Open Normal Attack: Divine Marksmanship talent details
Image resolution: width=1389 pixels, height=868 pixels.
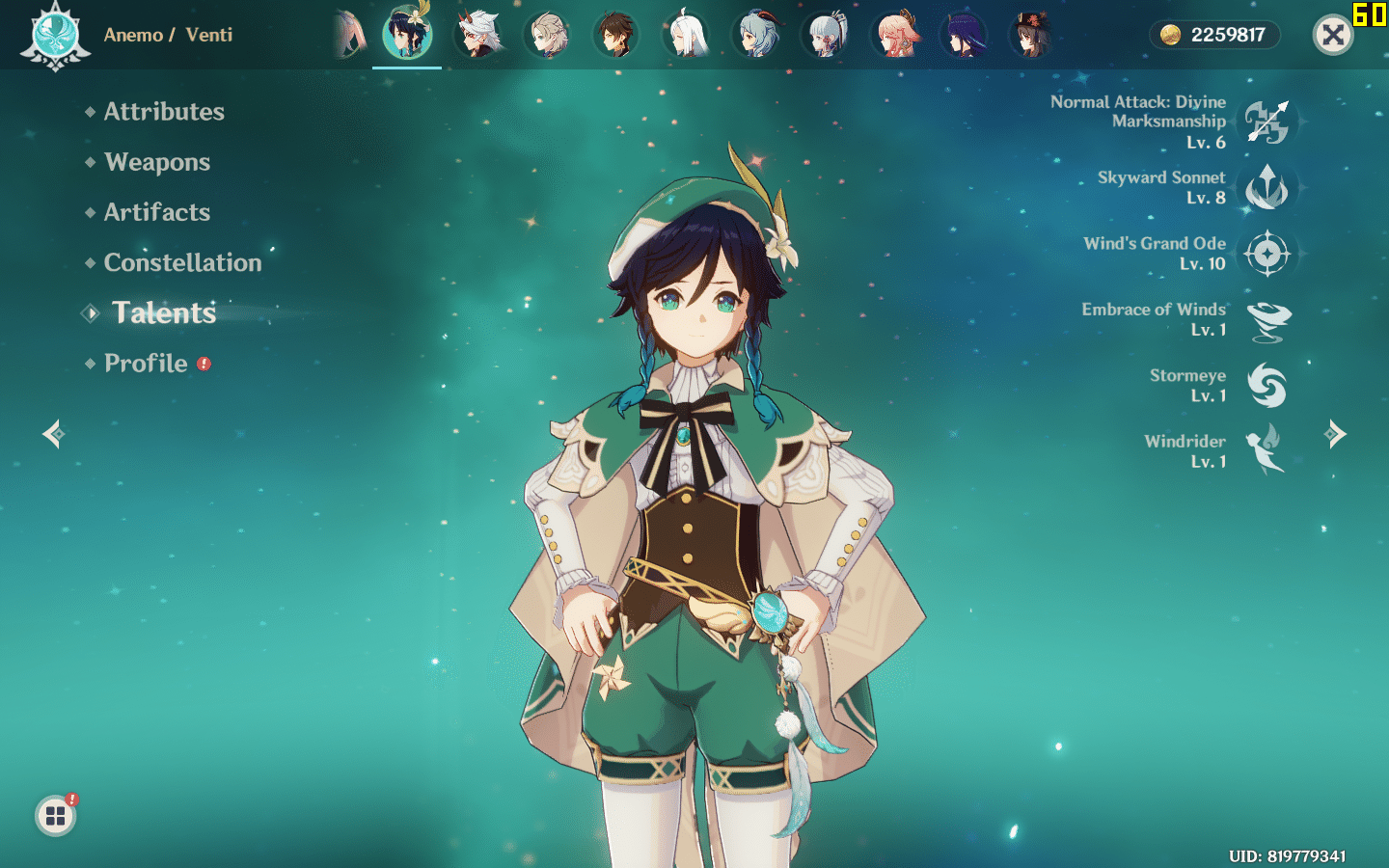click(1266, 122)
